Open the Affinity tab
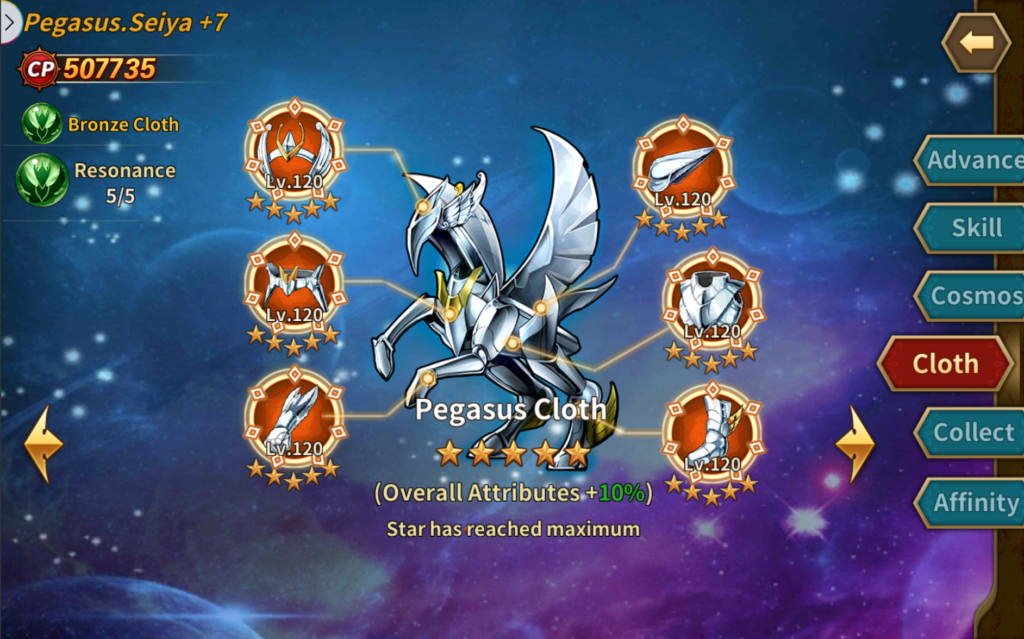The image size is (1024, 639). (x=968, y=502)
